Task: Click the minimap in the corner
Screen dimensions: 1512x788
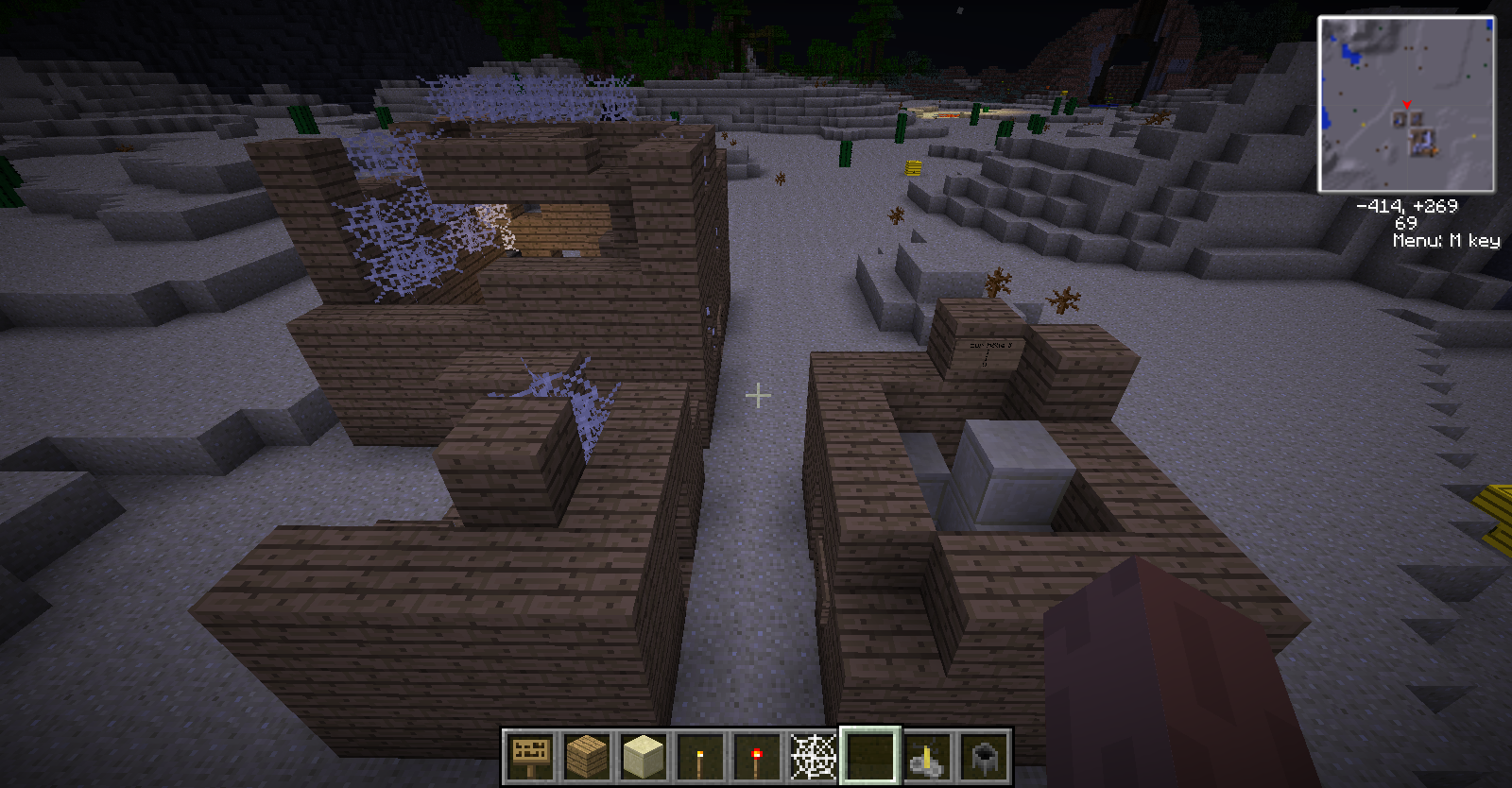Action: click(x=1406, y=104)
